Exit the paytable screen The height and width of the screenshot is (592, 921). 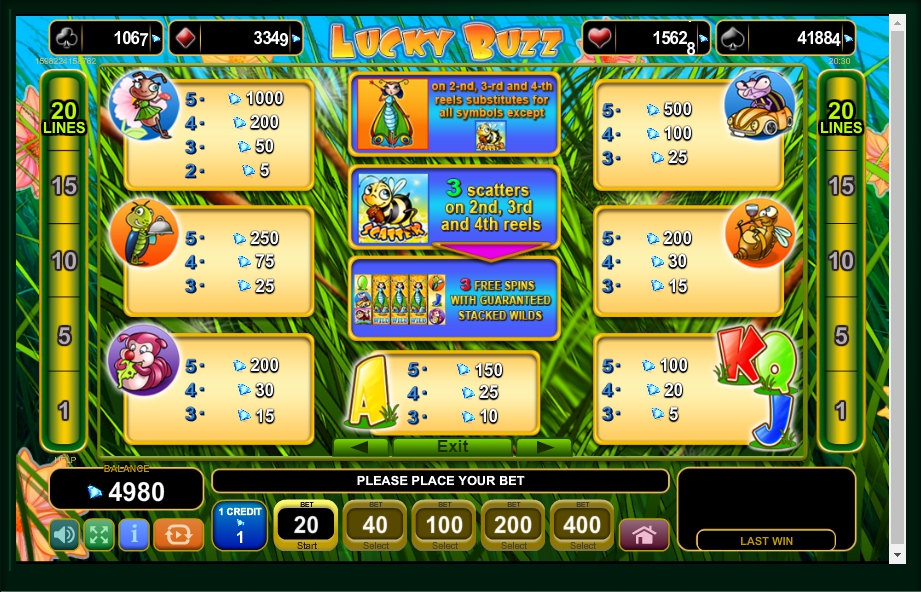click(x=452, y=446)
